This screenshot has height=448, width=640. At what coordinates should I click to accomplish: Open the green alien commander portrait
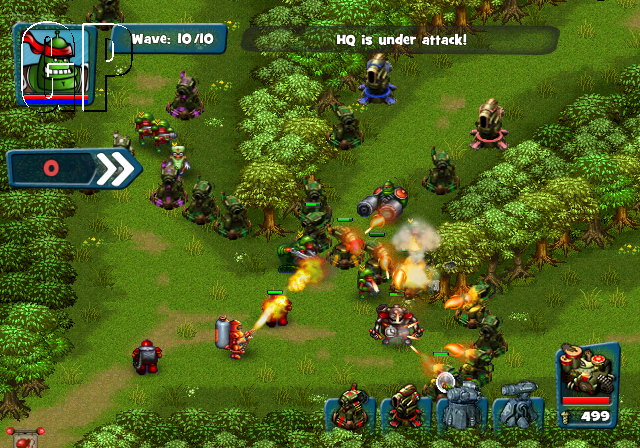[55, 65]
